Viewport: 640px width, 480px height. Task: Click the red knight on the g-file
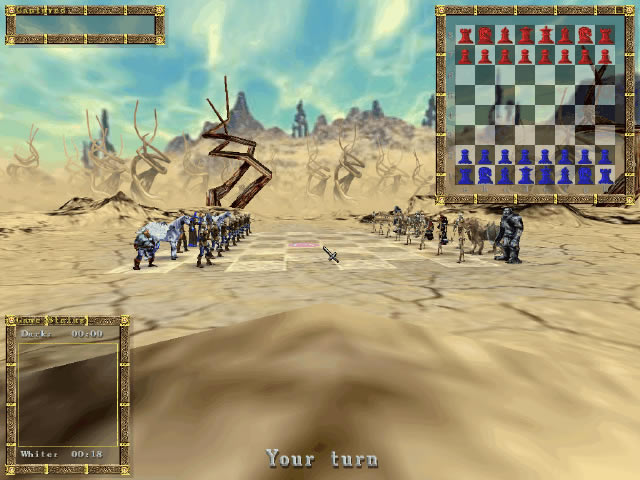click(x=585, y=35)
